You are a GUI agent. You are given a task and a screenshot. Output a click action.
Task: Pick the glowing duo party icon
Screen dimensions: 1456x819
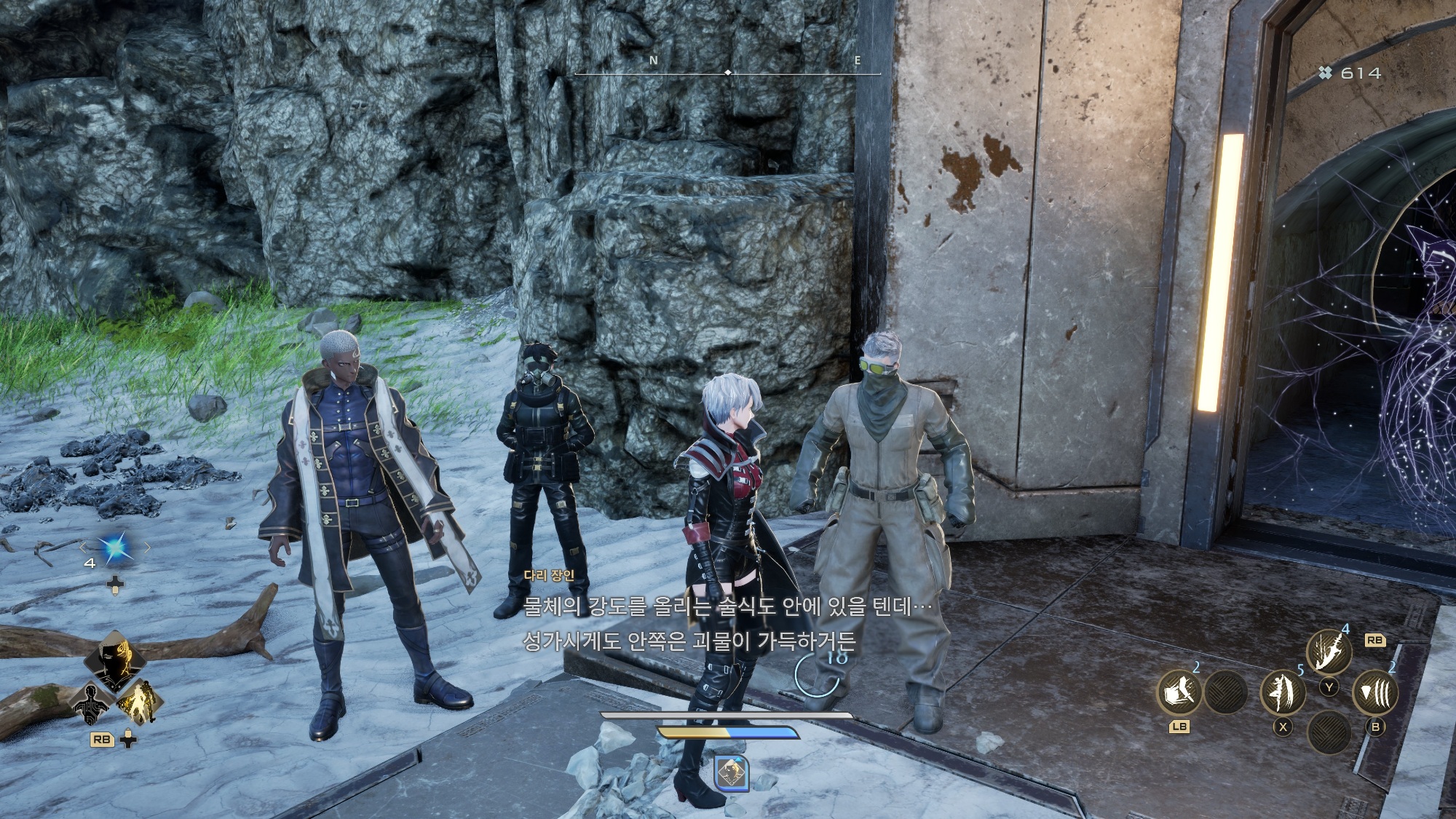138,702
